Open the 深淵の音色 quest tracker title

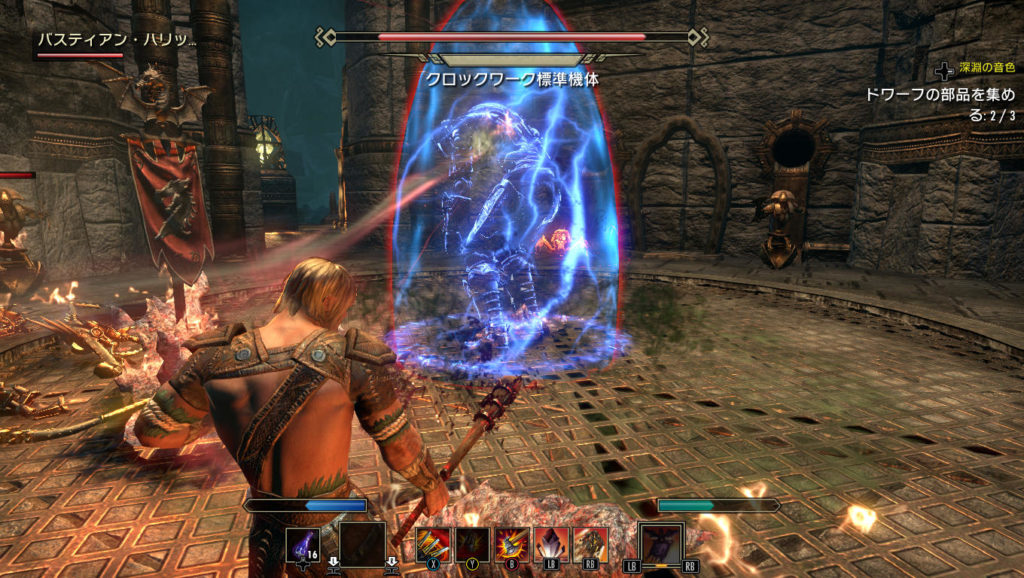point(987,68)
